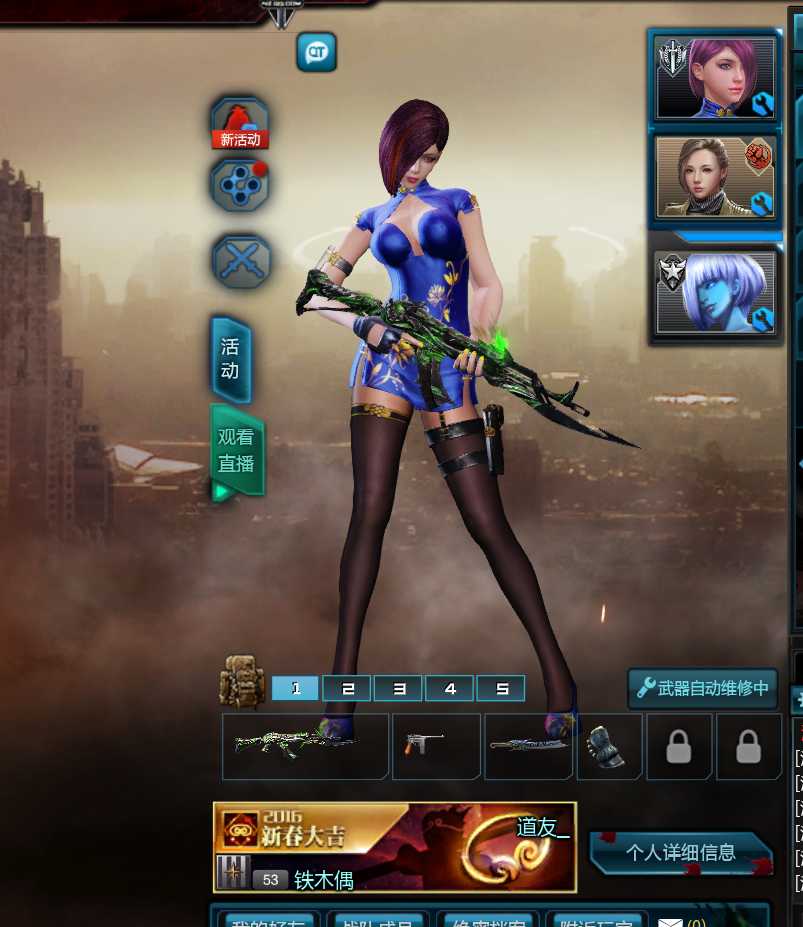The image size is (803, 927).
Task: Open 个人详细信息 personal details
Action: pyautogui.click(x=680, y=853)
